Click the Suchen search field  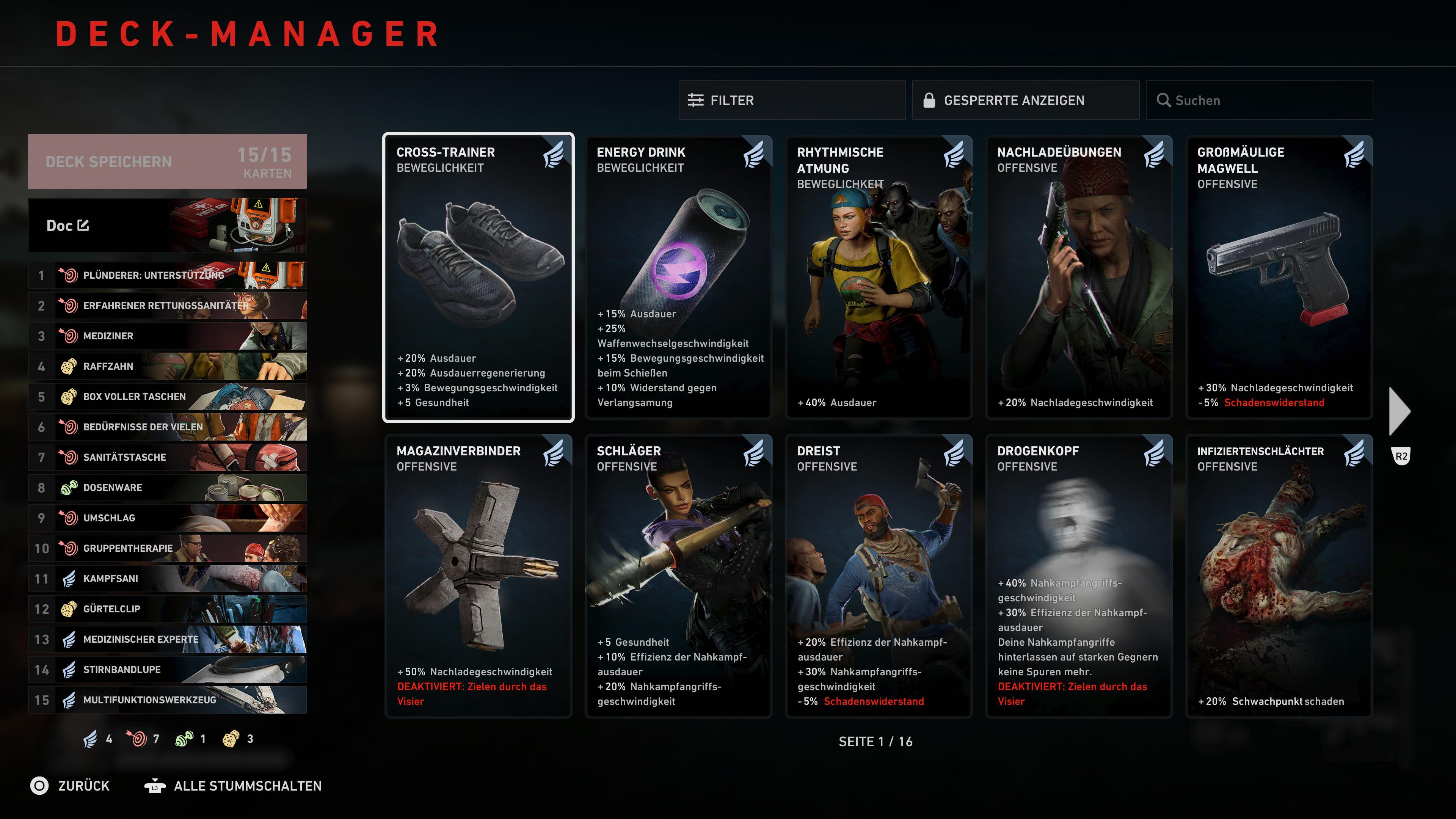(x=1259, y=100)
